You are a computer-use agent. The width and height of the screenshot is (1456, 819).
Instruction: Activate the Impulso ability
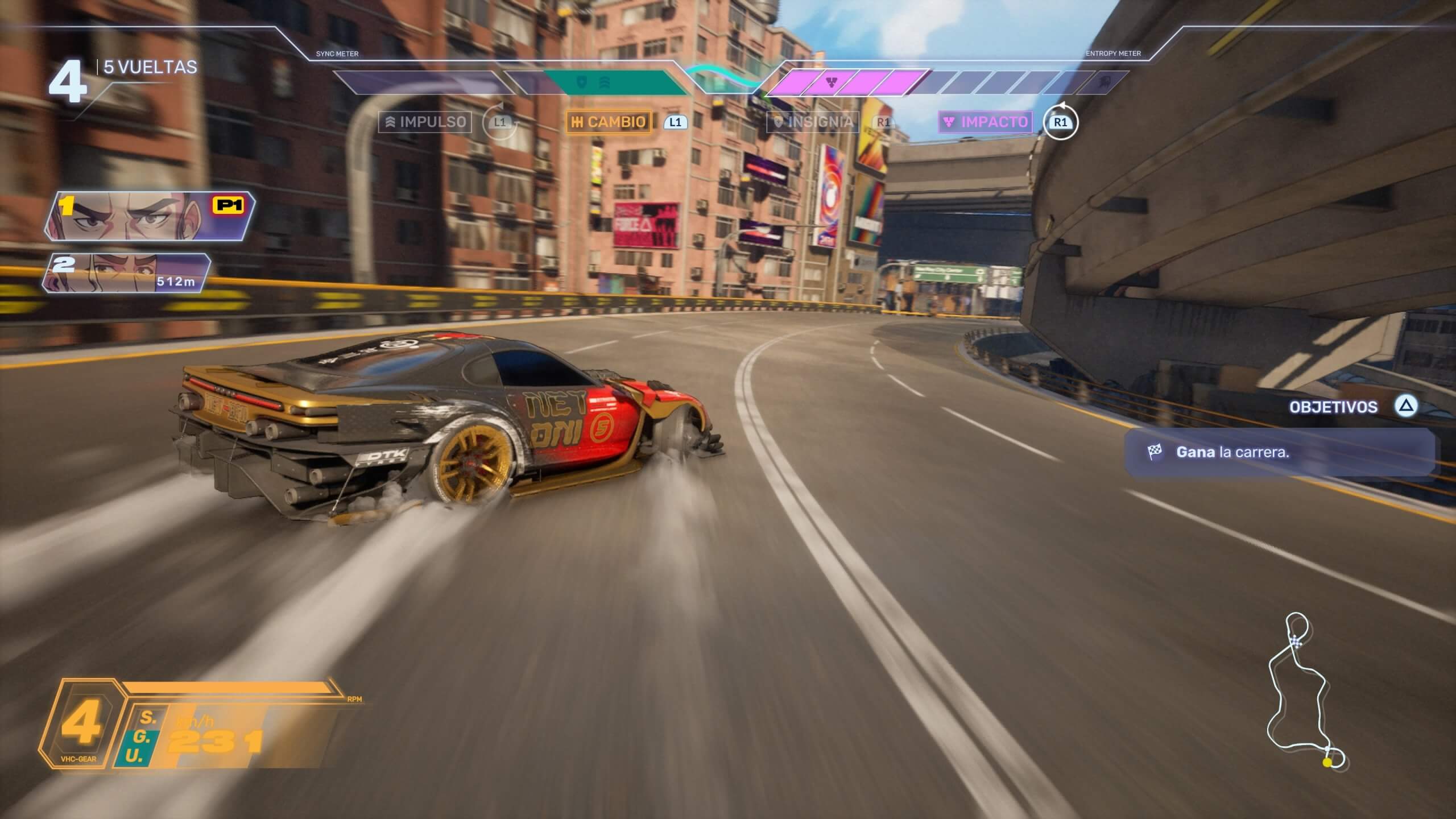click(x=425, y=122)
